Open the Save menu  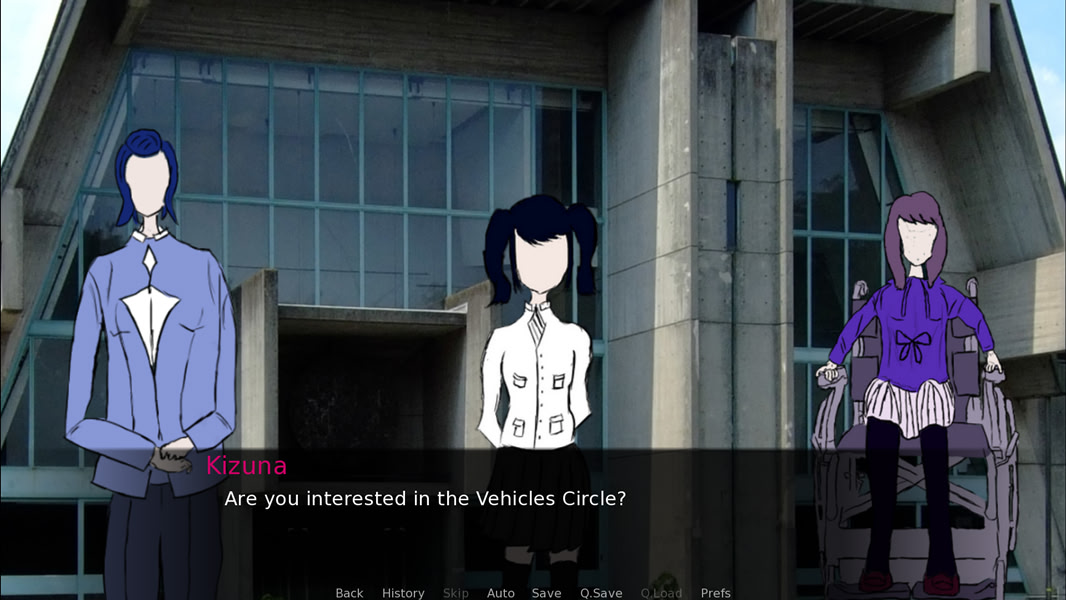(546, 593)
